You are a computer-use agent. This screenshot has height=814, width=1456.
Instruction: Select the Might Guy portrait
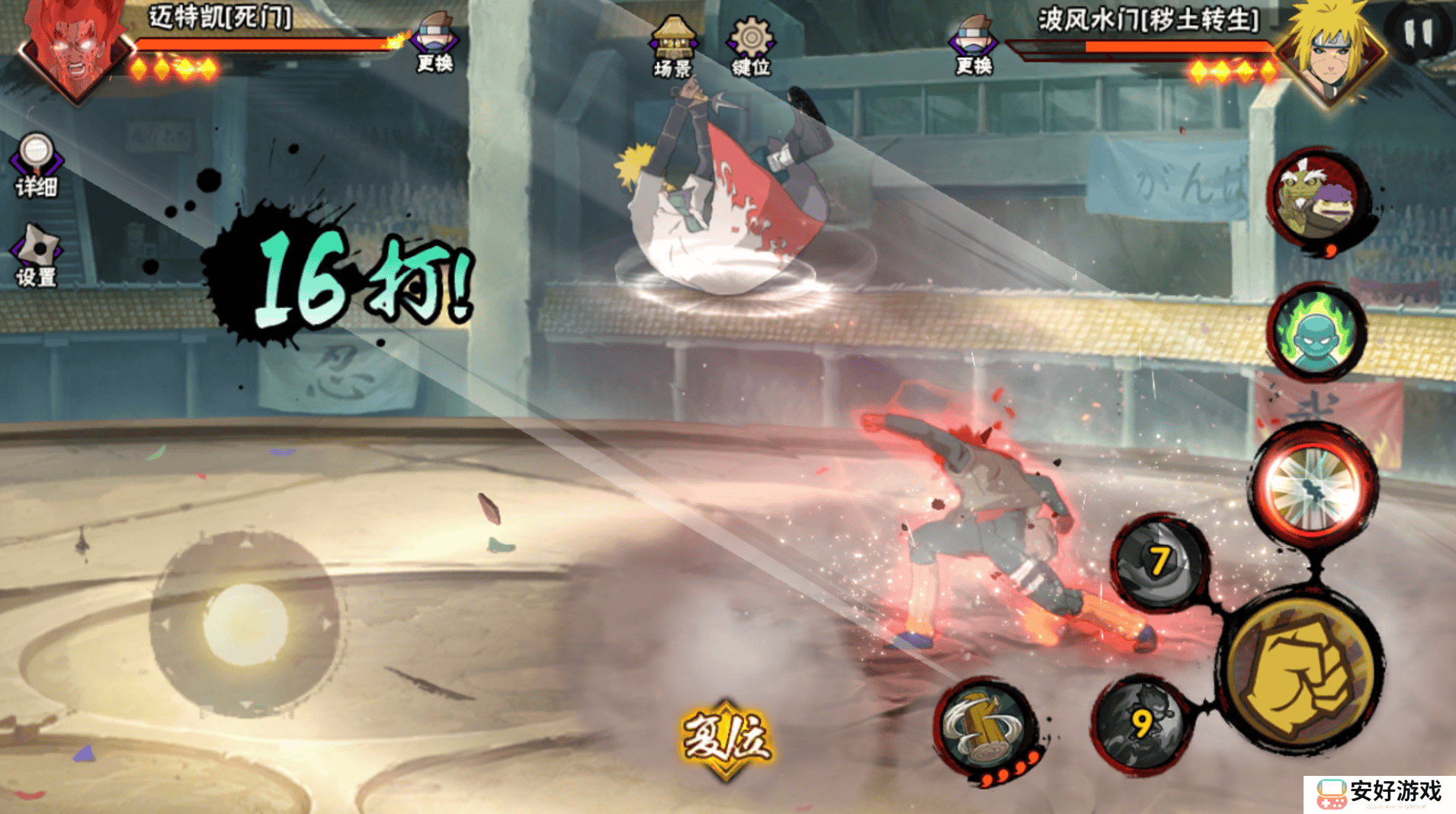(x=73, y=47)
